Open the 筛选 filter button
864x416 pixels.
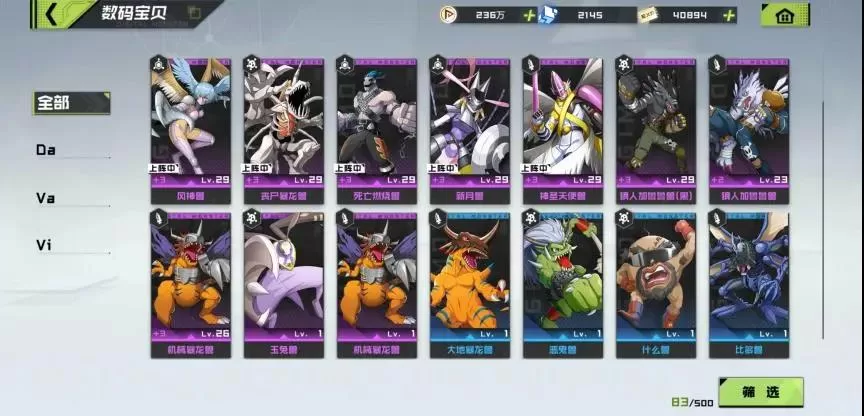(x=761, y=392)
